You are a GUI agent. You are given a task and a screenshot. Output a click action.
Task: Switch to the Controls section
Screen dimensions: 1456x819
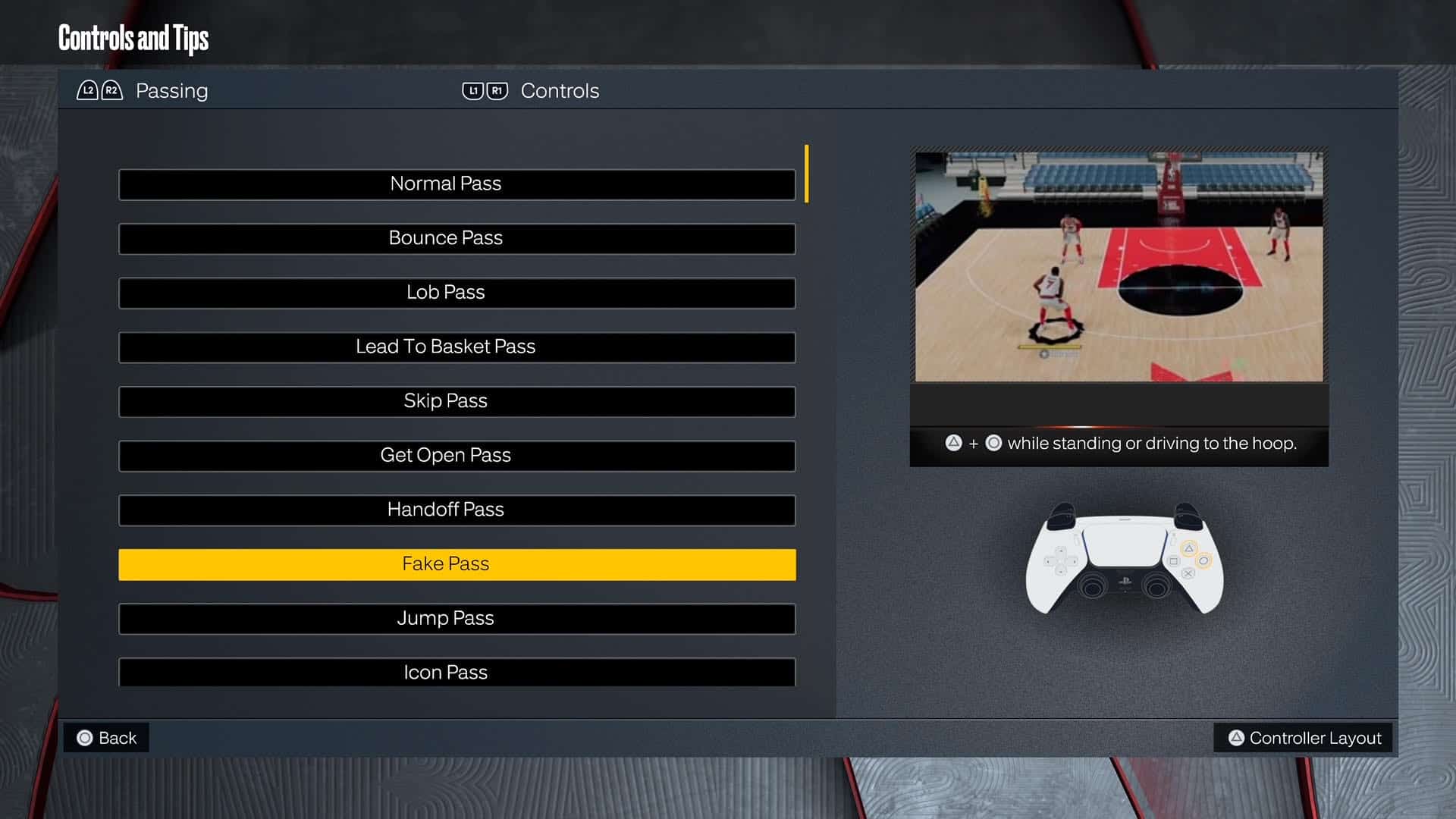click(559, 91)
